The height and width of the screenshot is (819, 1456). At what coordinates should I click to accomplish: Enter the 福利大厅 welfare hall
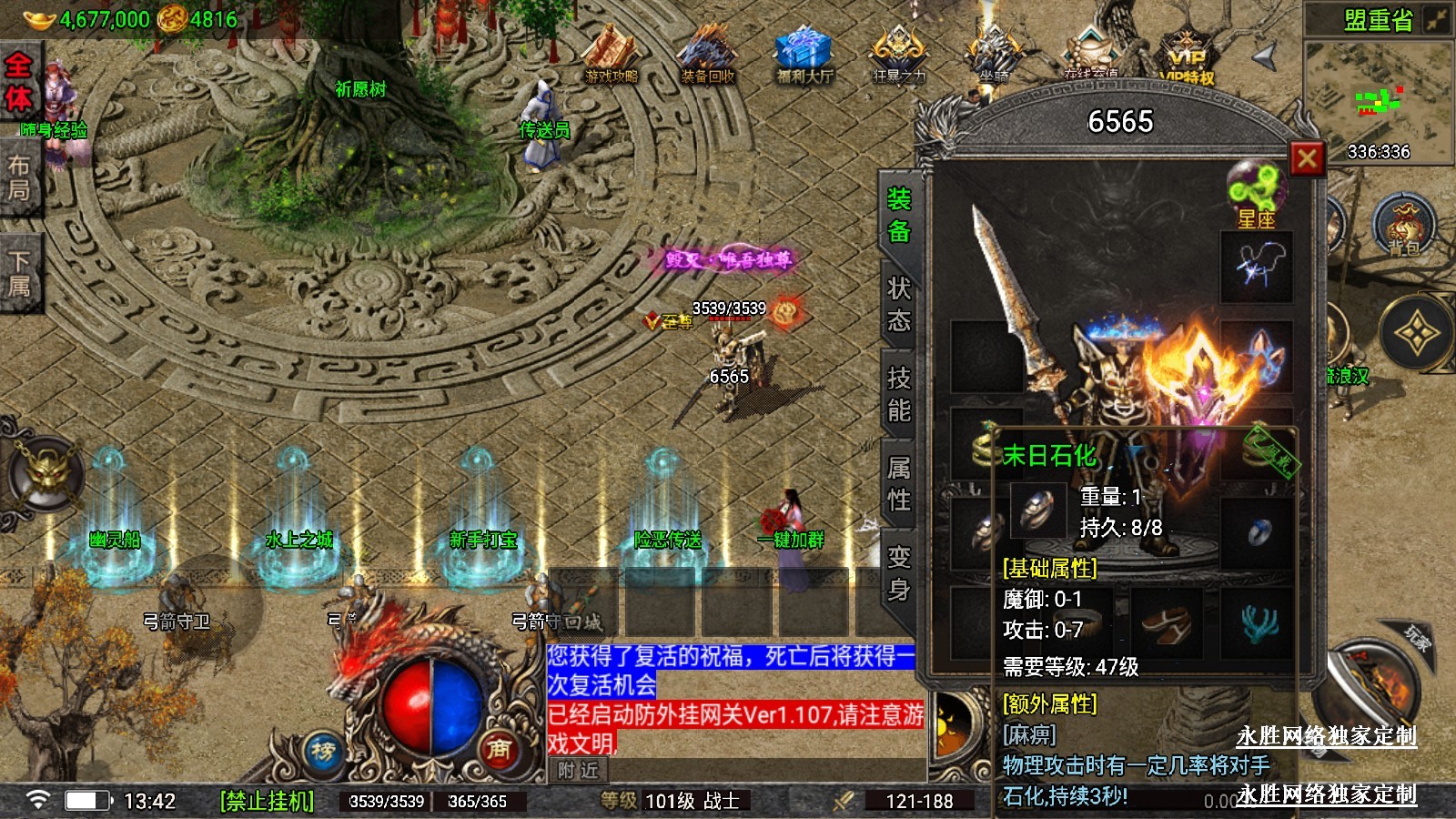pyautogui.click(x=804, y=56)
